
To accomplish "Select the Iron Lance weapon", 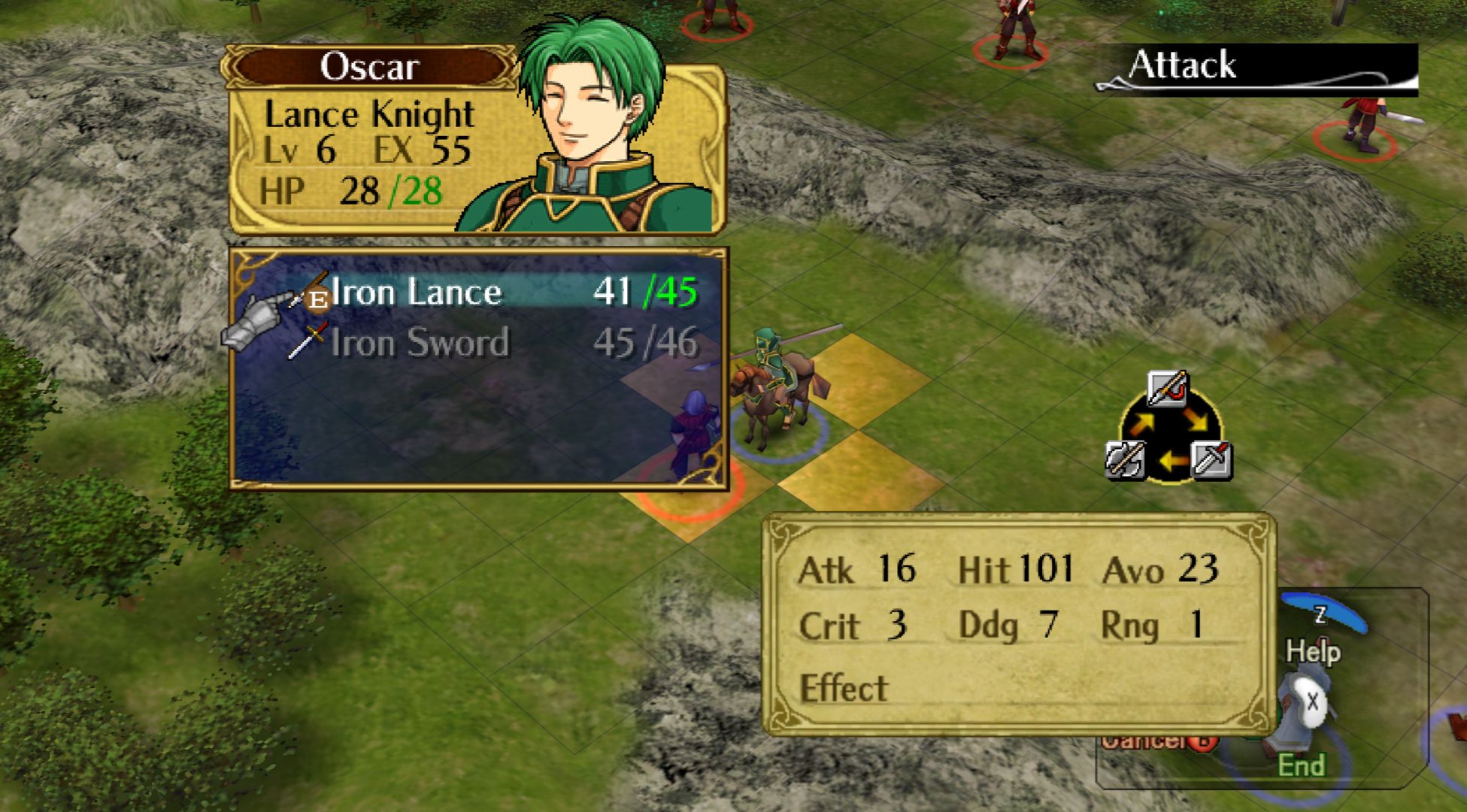I will click(x=416, y=292).
